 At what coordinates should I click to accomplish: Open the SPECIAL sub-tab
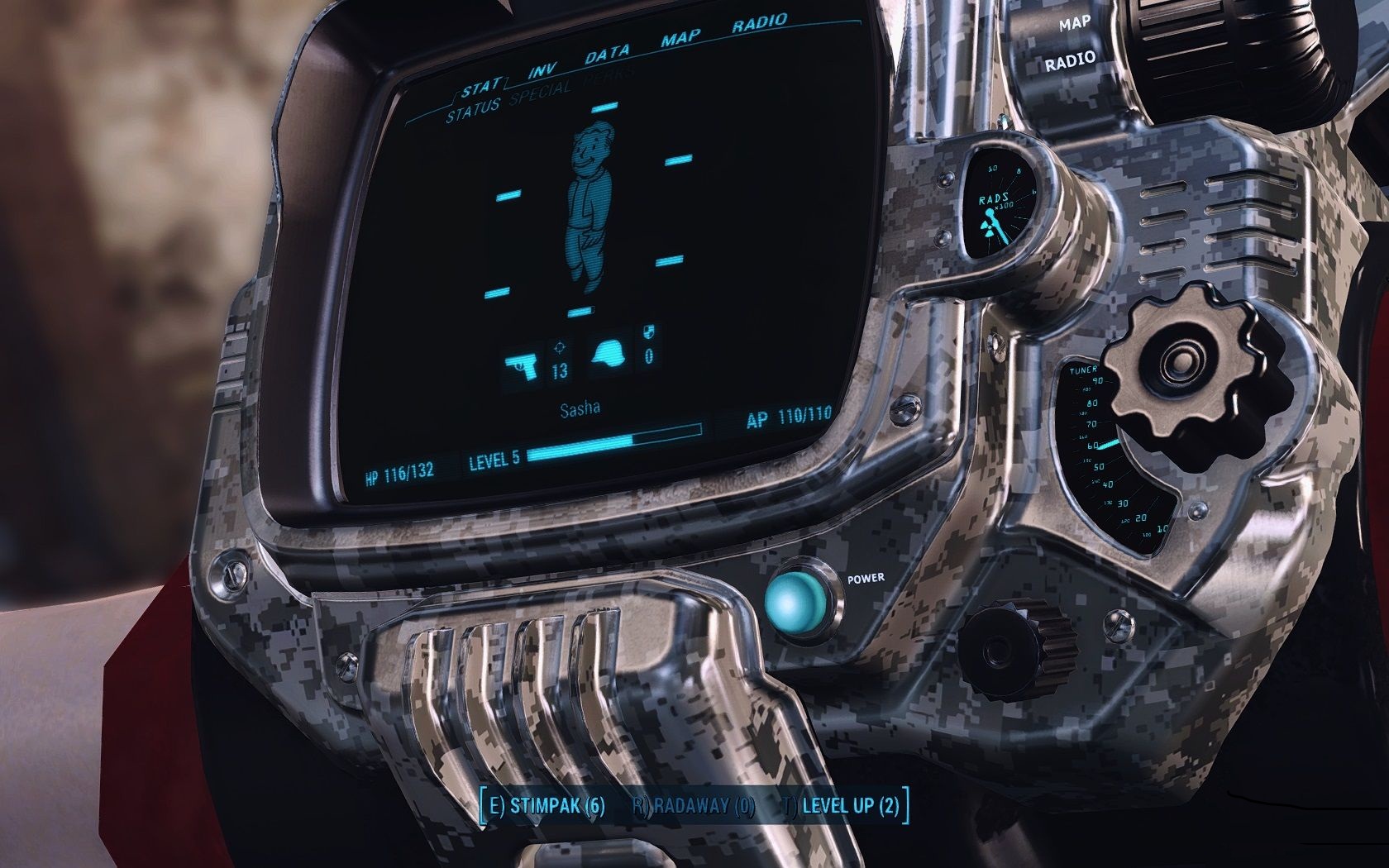[x=540, y=93]
